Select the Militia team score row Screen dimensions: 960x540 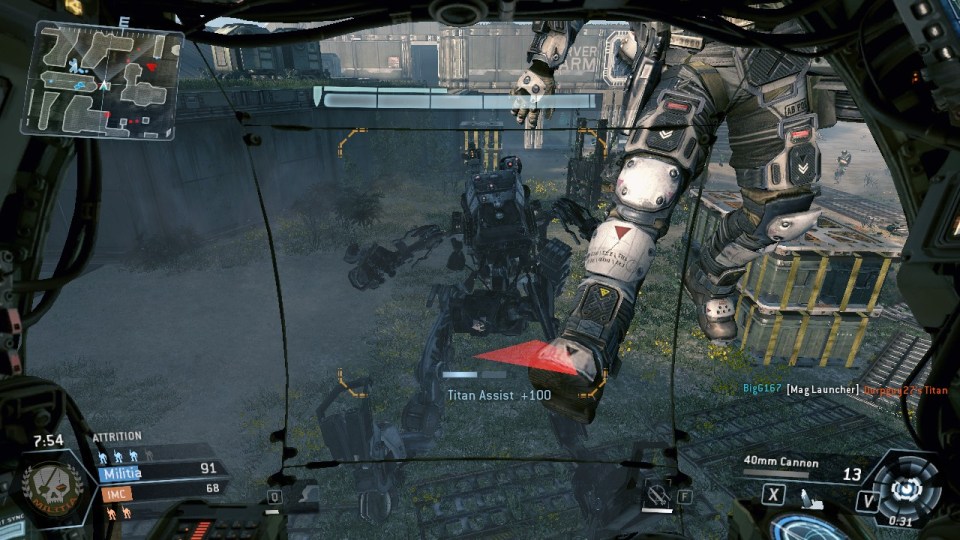coord(158,471)
